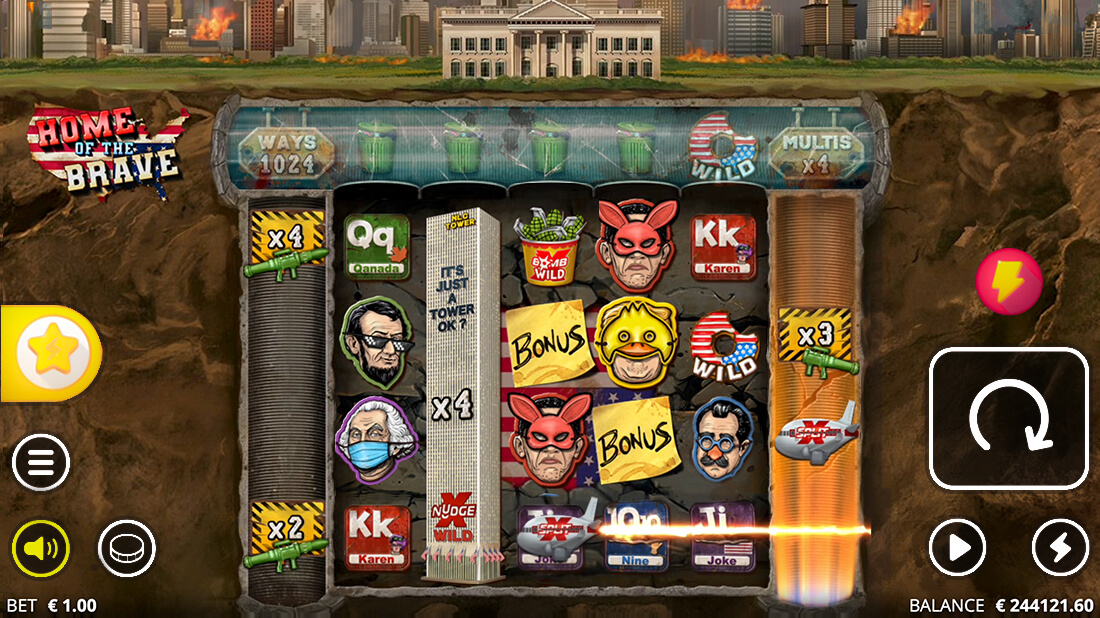The image size is (1100, 618).
Task: Start autoplay with the play button
Action: click(958, 548)
